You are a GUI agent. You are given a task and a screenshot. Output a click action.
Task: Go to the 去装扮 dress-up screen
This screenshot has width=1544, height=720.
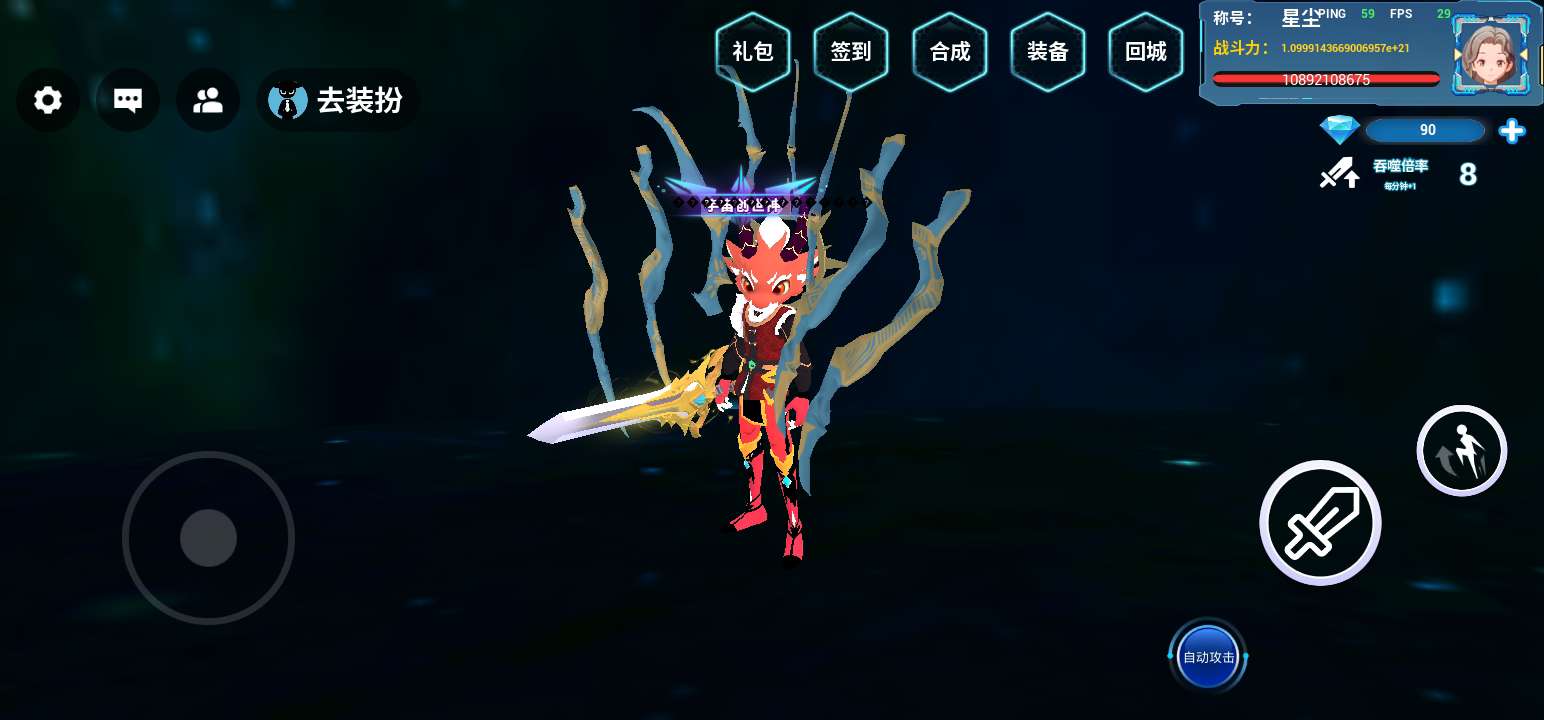pyautogui.click(x=338, y=100)
